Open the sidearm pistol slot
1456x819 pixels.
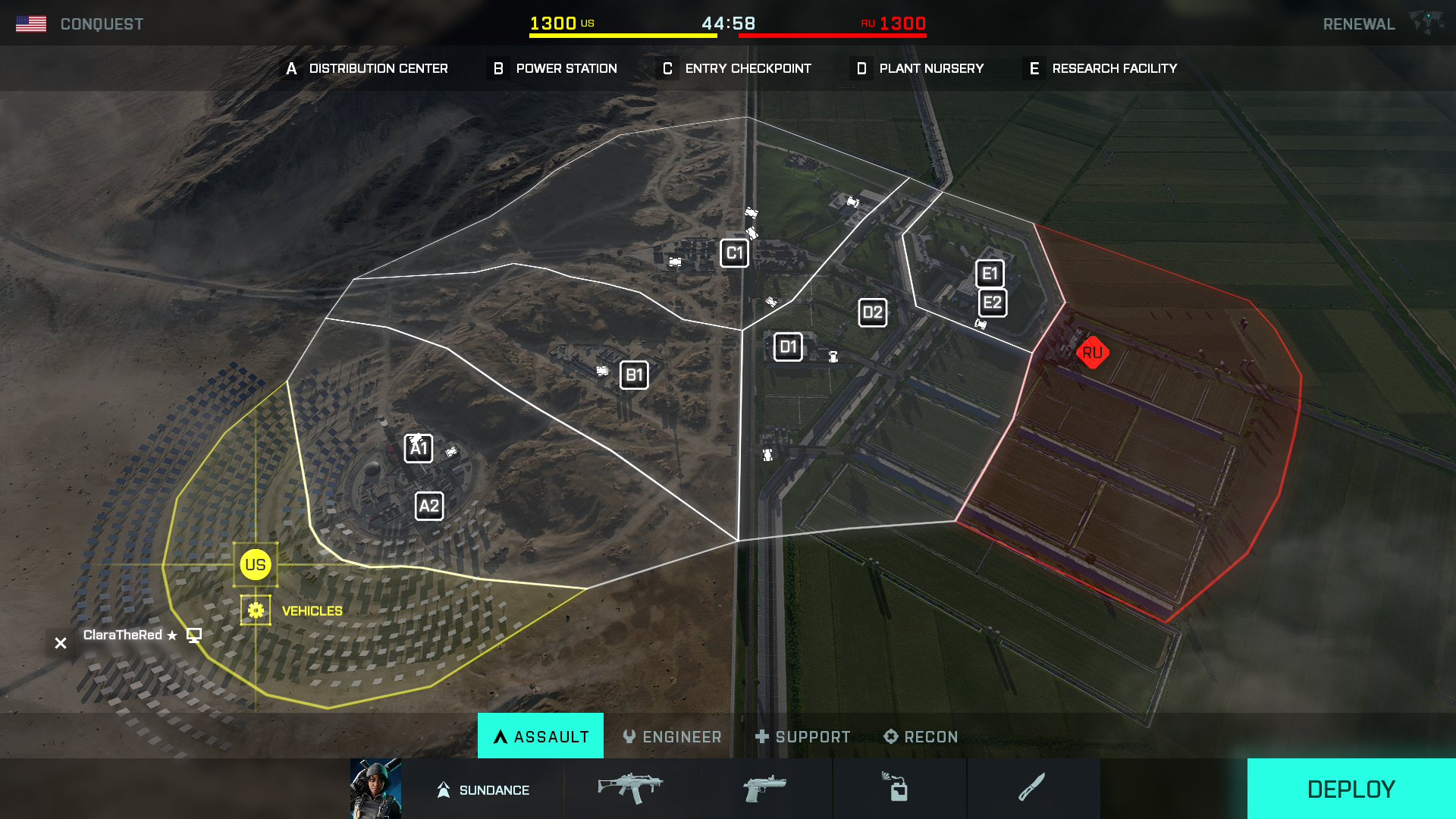click(764, 789)
